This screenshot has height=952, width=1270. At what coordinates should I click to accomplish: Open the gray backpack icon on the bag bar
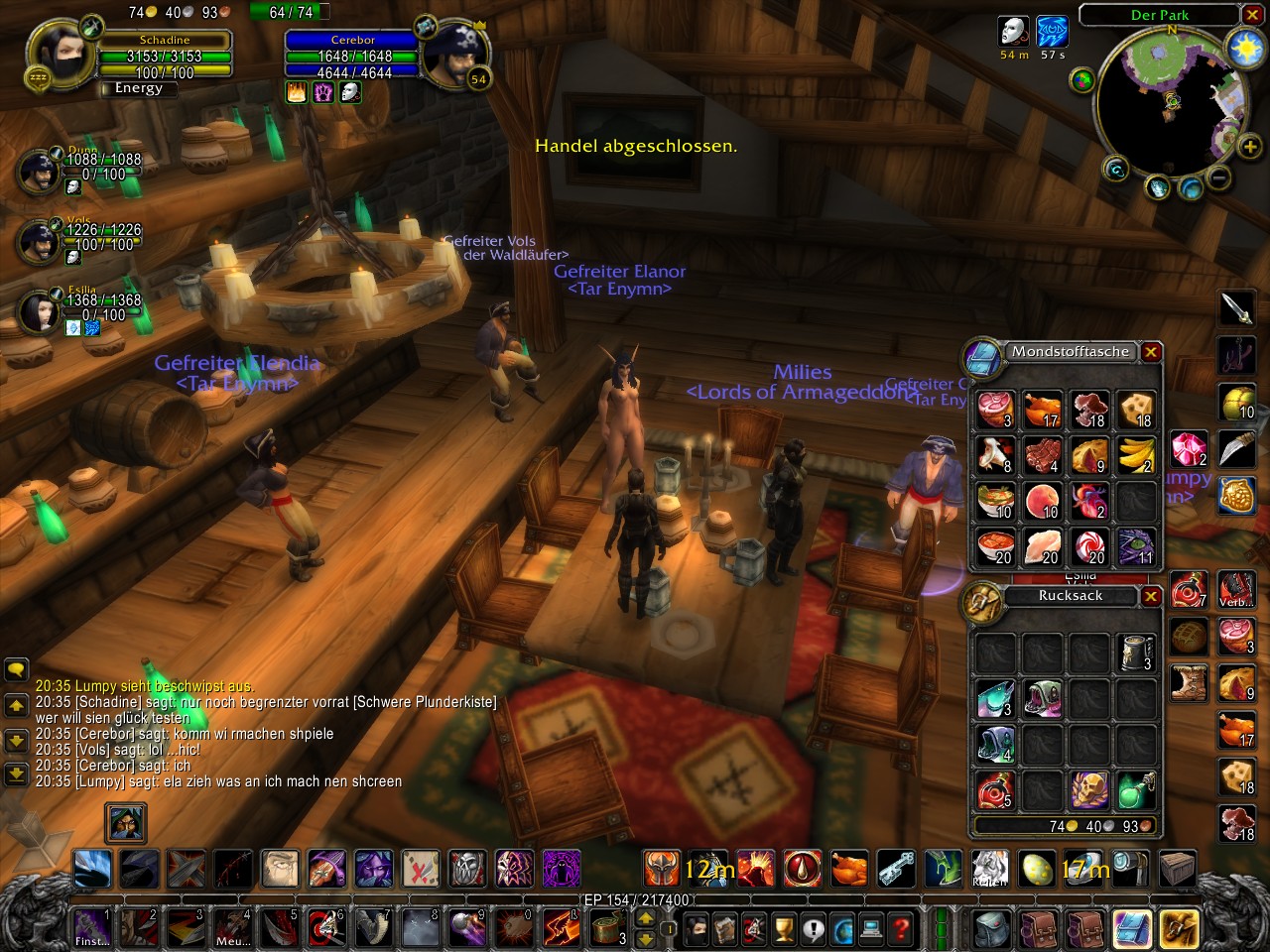(x=989, y=930)
